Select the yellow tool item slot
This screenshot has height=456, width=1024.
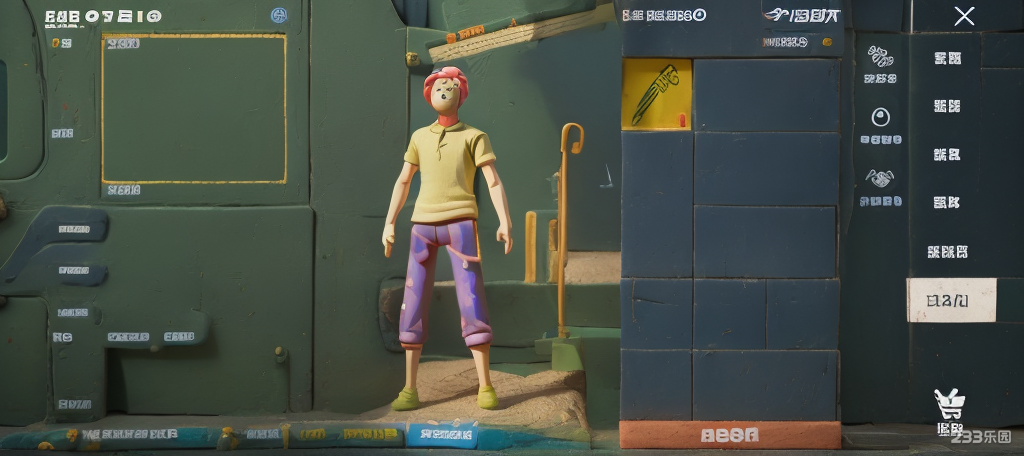[x=656, y=94]
